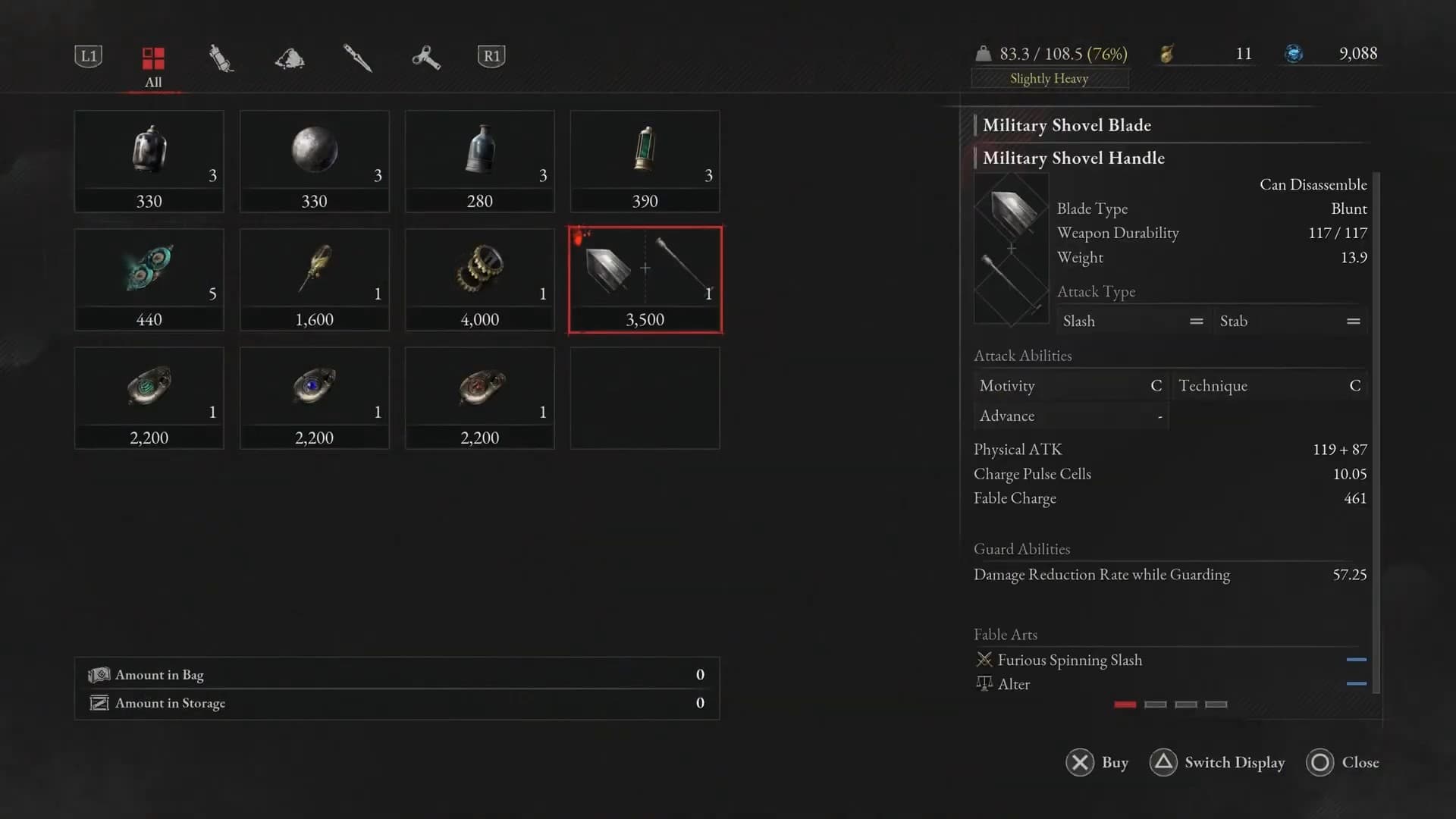The image size is (1456, 819).
Task: Select the teal gears item priced 440
Action: 149,279
